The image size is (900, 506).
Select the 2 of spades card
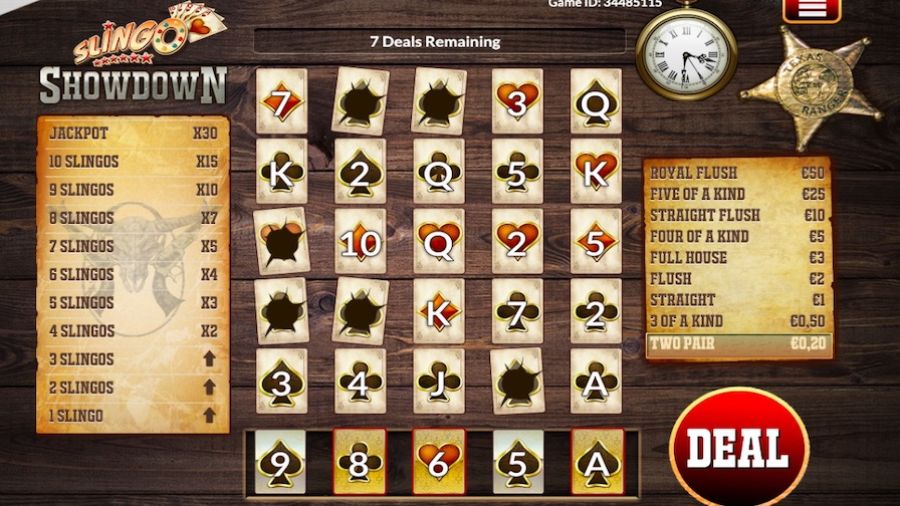(x=360, y=171)
